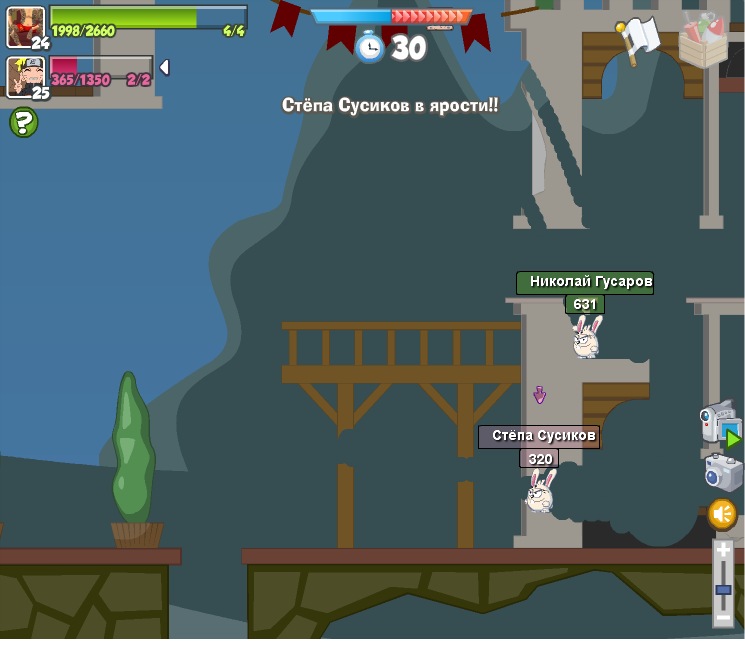Open the green question mark help button
Viewport: 745px width, 650px height.
click(24, 123)
